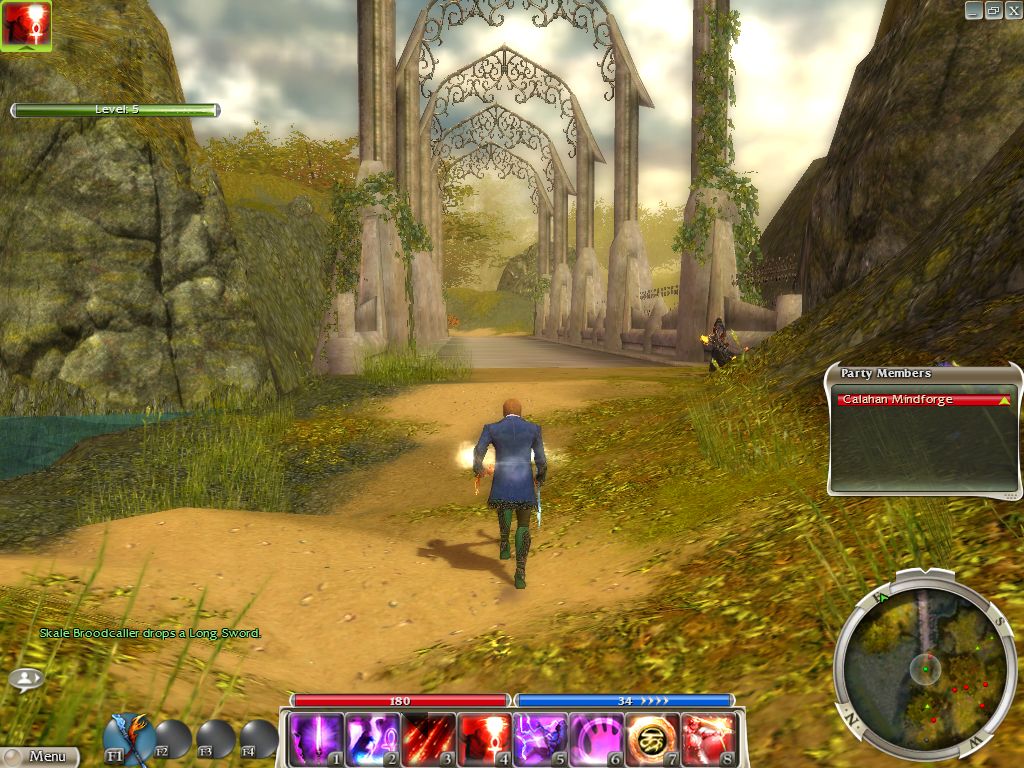Click the red ankh effect icon

point(26,25)
